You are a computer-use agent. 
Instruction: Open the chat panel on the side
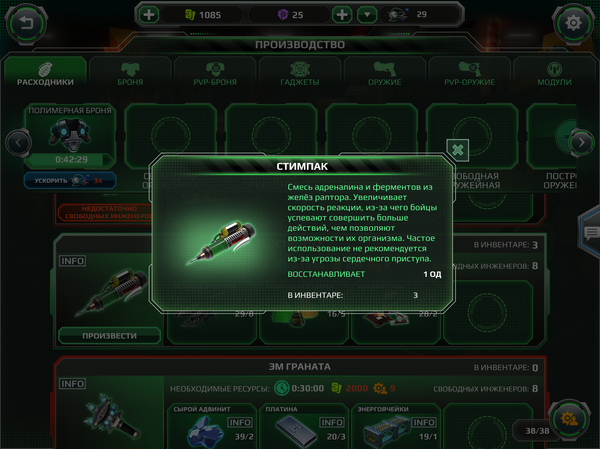pos(590,233)
